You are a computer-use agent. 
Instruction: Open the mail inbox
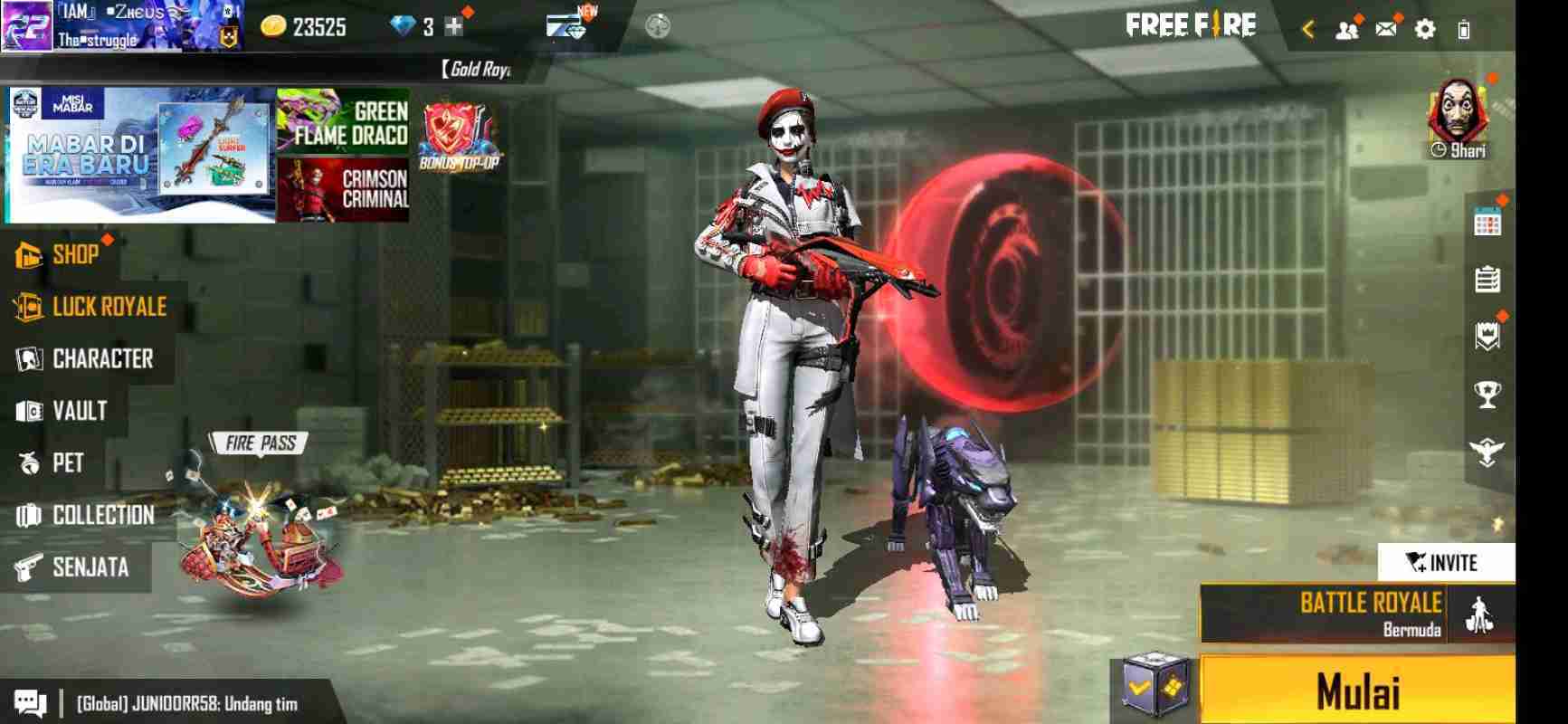tap(1385, 30)
